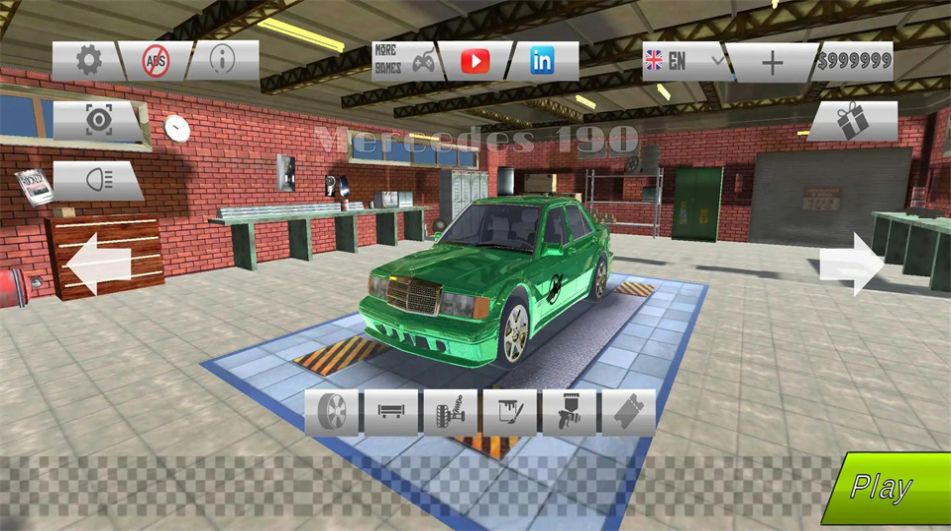951x531 pixels.
Task: Choose the paint bucket and brush option
Action: 510,412
